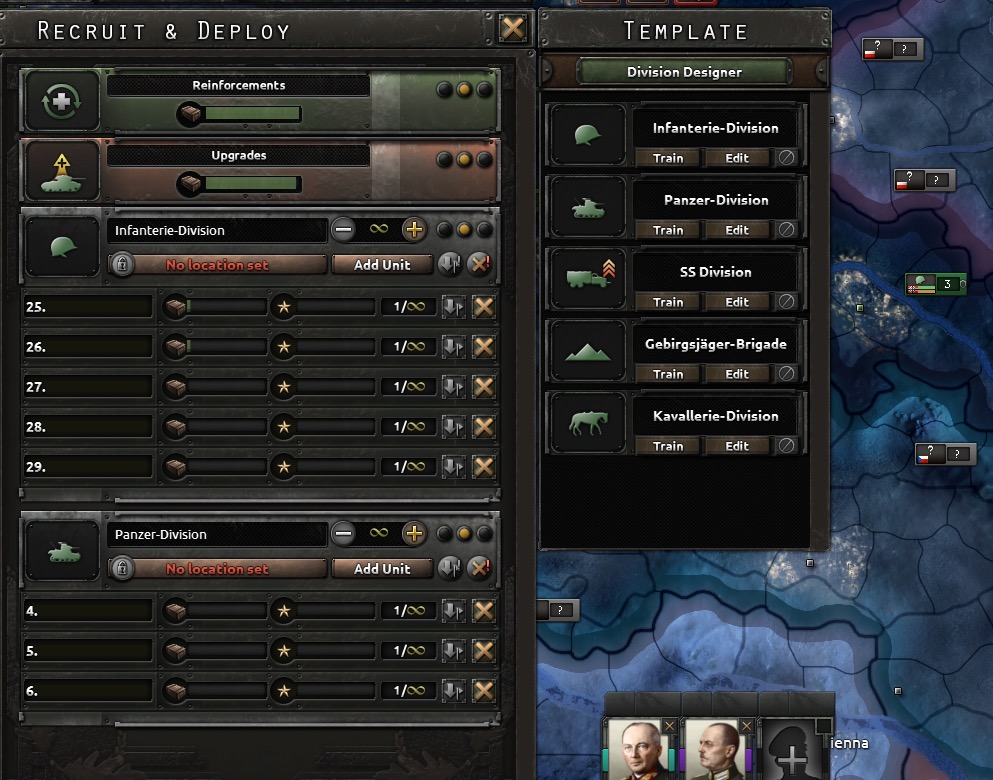This screenshot has width=993, height=780.
Task: Cancel training of division number 25
Action: 484,307
